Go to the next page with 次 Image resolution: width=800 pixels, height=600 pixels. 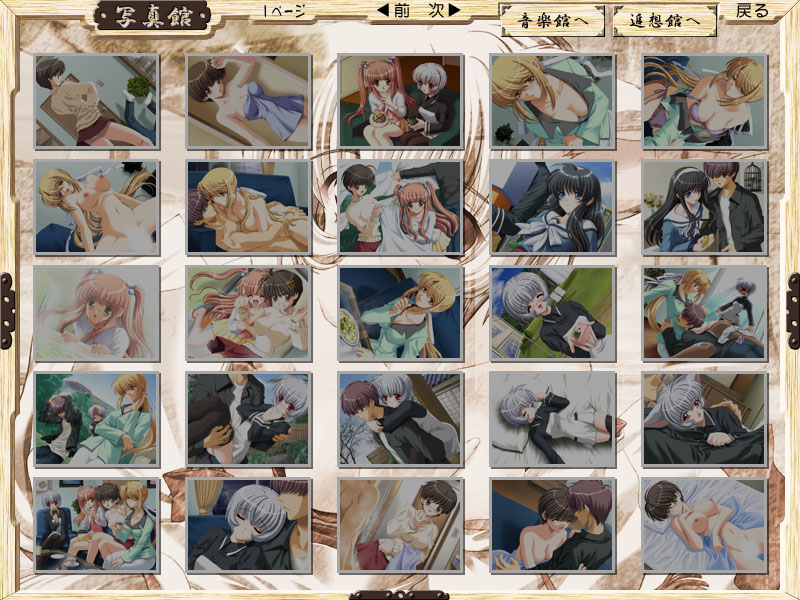[441, 12]
